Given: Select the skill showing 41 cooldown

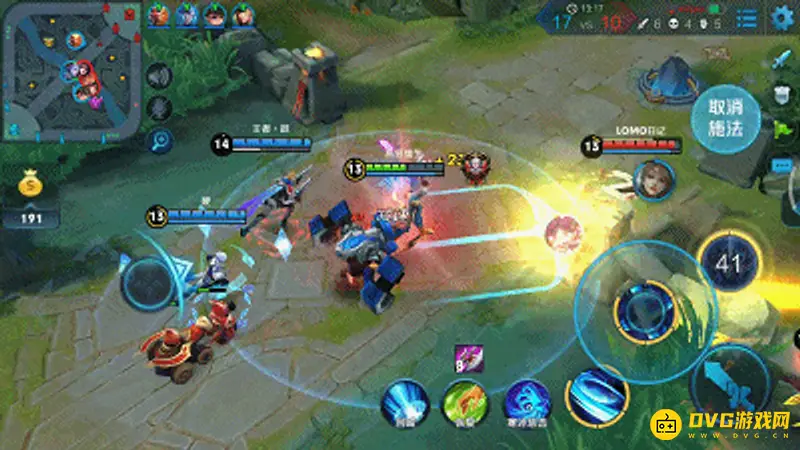Looking at the screenshot, I should point(729,265).
